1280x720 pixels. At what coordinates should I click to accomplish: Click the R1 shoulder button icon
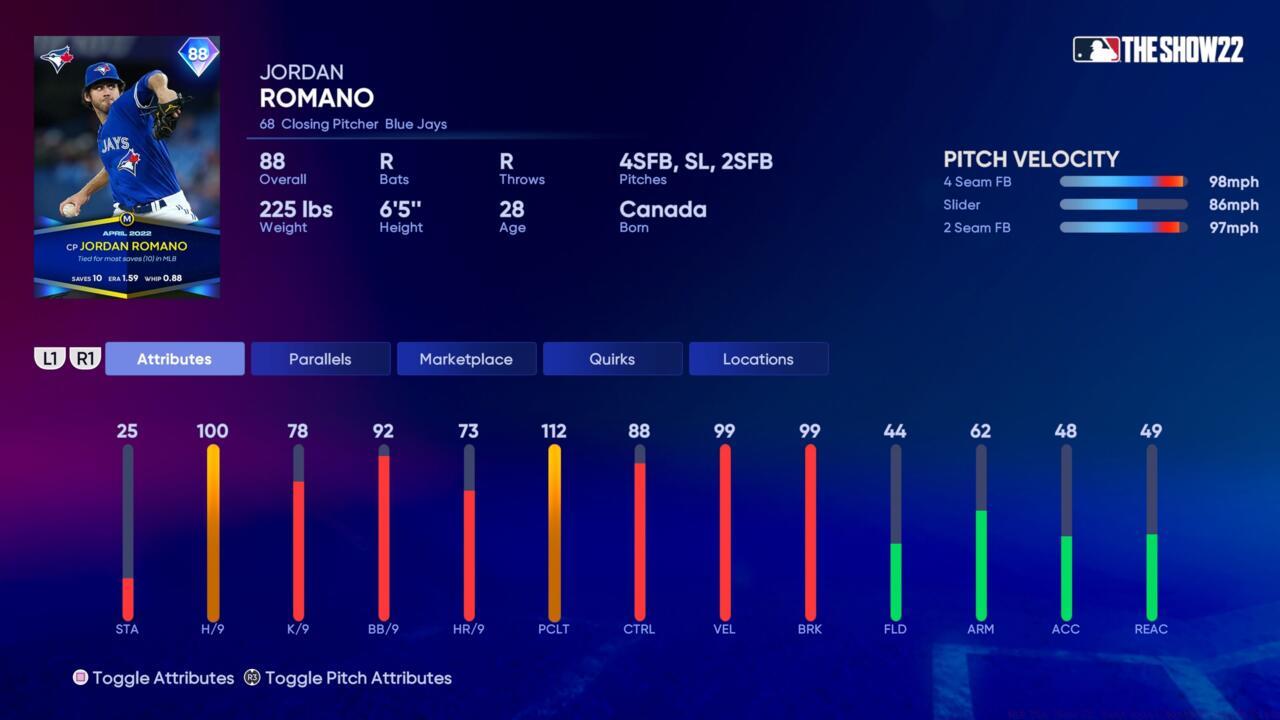click(86, 358)
